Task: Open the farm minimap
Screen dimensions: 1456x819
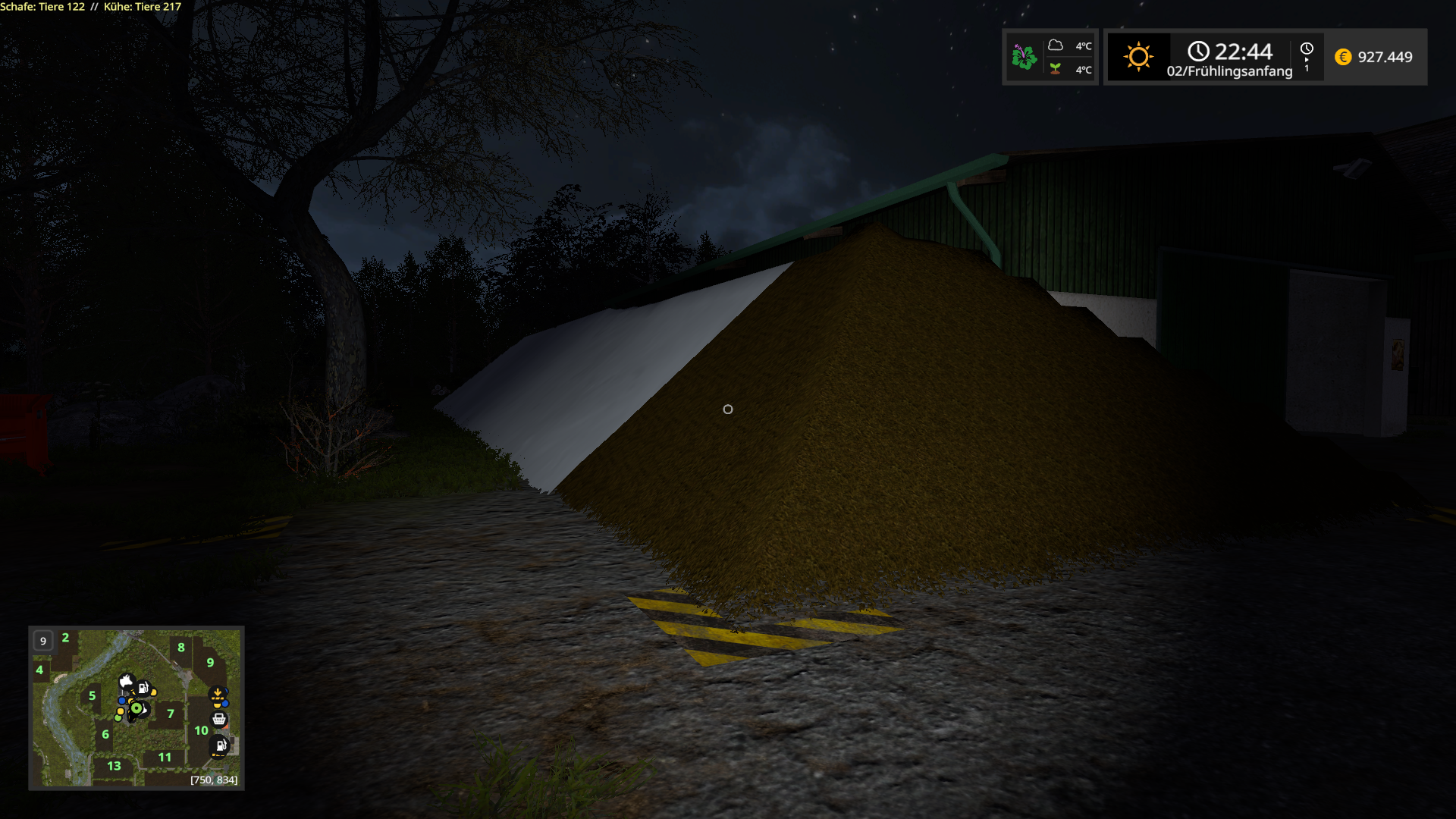Action: [x=136, y=708]
